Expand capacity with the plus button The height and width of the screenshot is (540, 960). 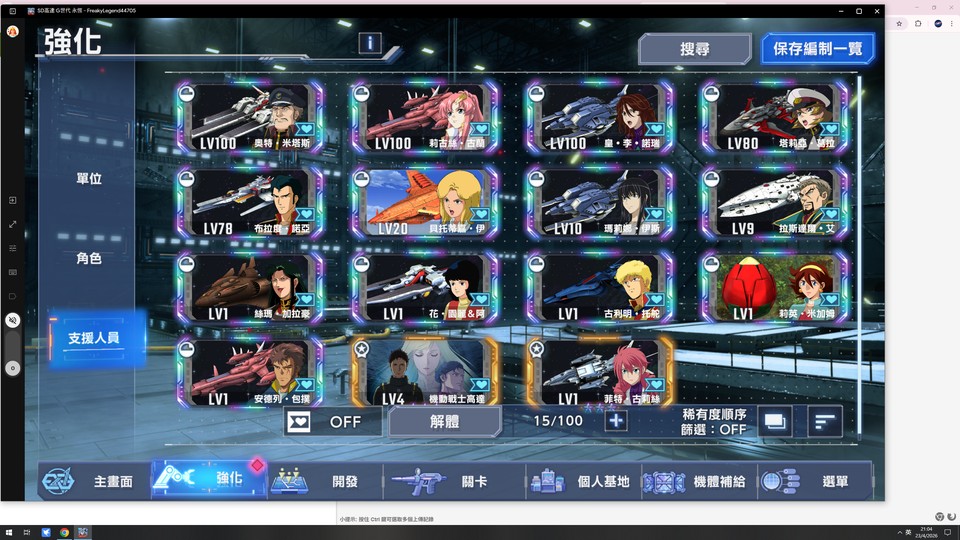click(616, 421)
